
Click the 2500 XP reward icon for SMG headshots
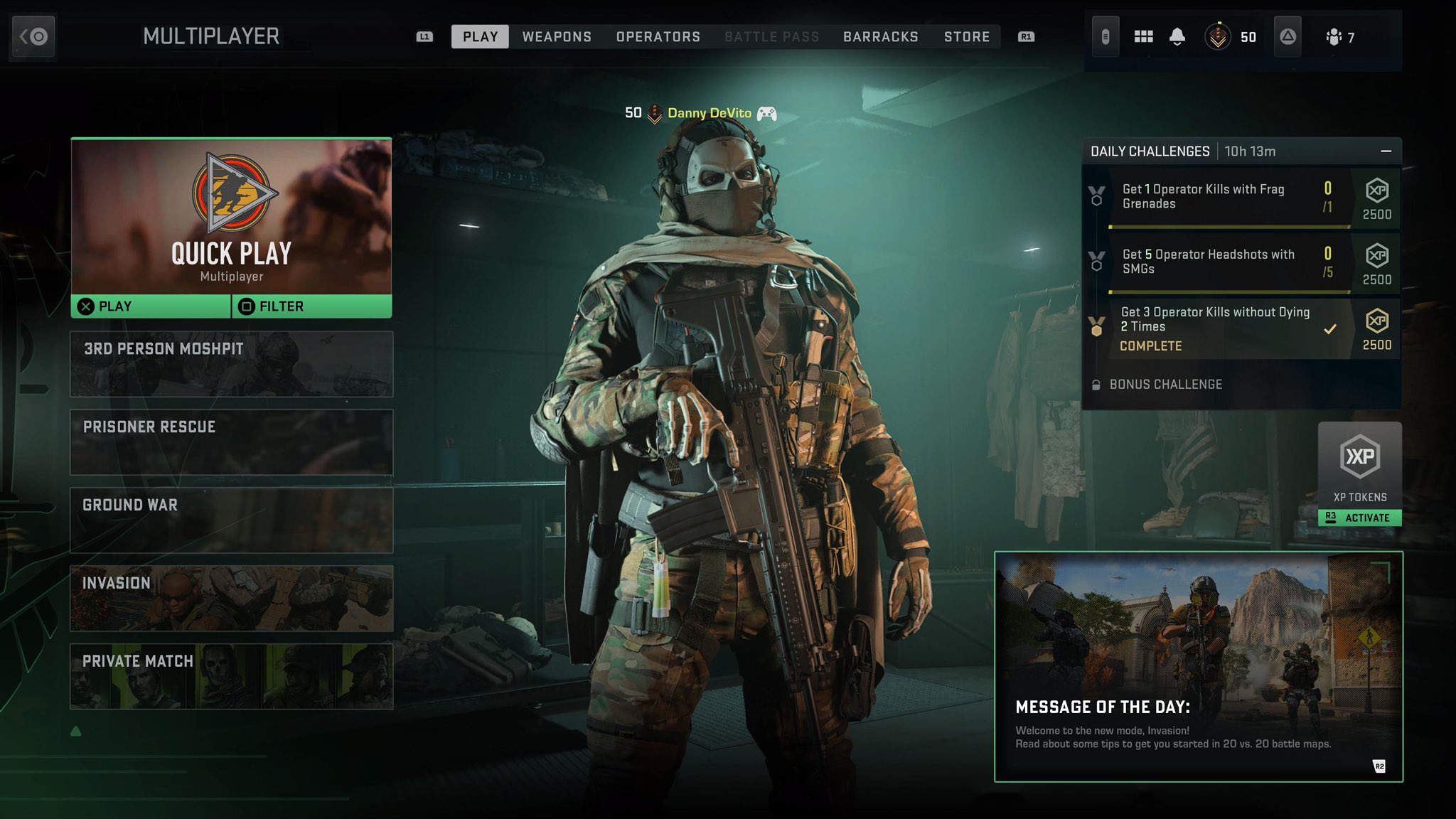tap(1377, 260)
